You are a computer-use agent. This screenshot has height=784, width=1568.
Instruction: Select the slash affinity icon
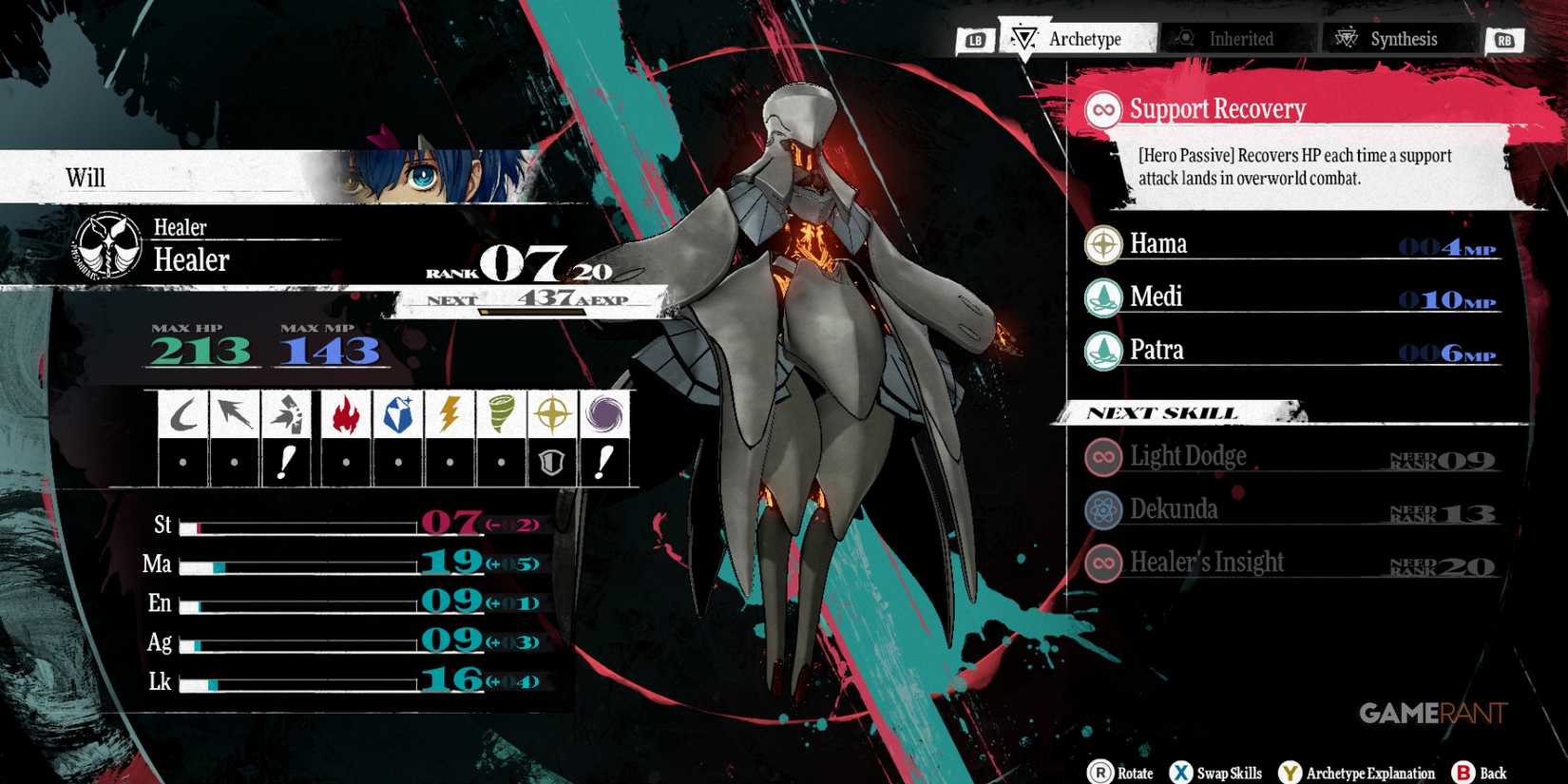coord(182,413)
